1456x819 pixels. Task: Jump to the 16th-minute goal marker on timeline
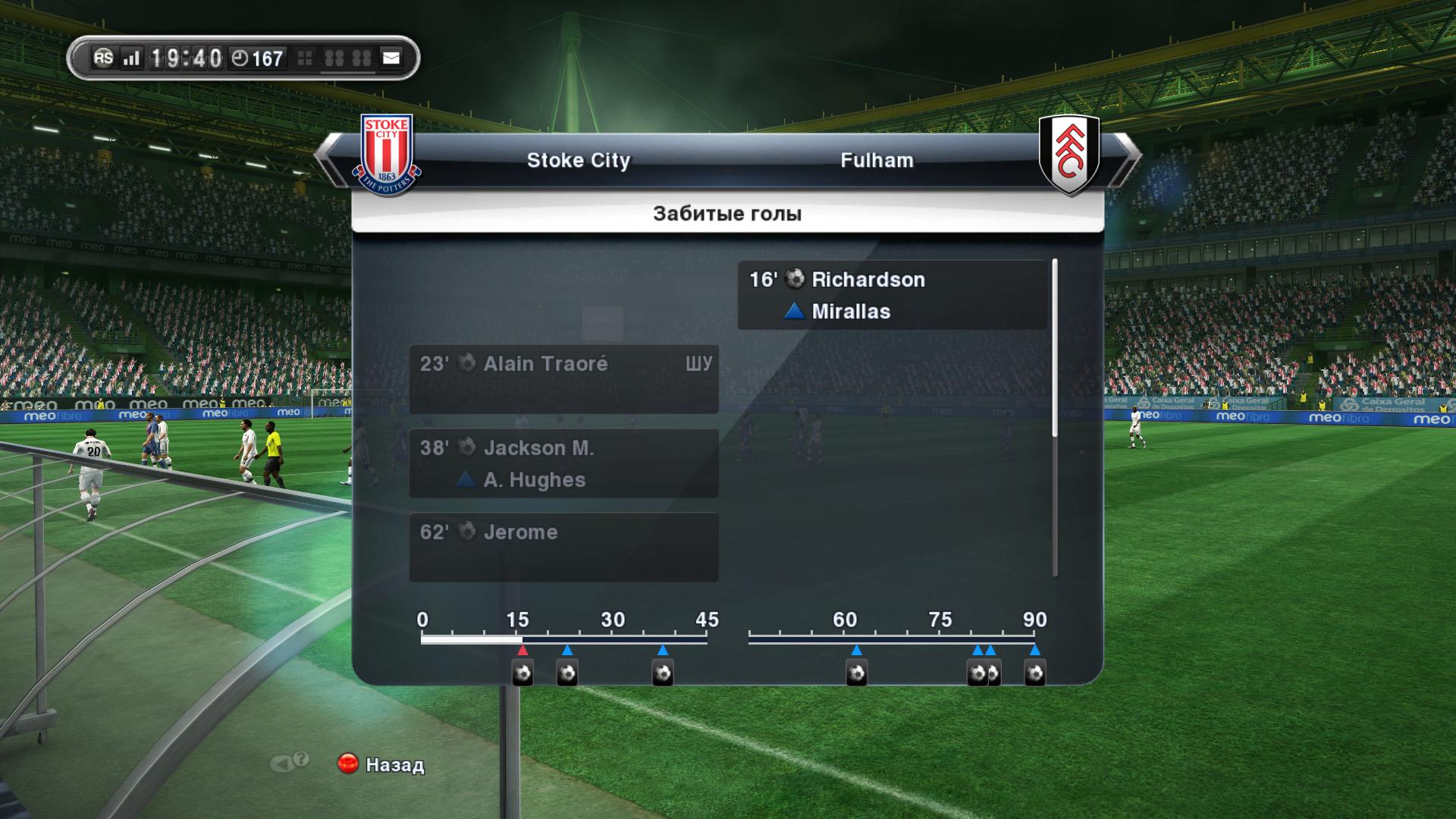point(522,673)
